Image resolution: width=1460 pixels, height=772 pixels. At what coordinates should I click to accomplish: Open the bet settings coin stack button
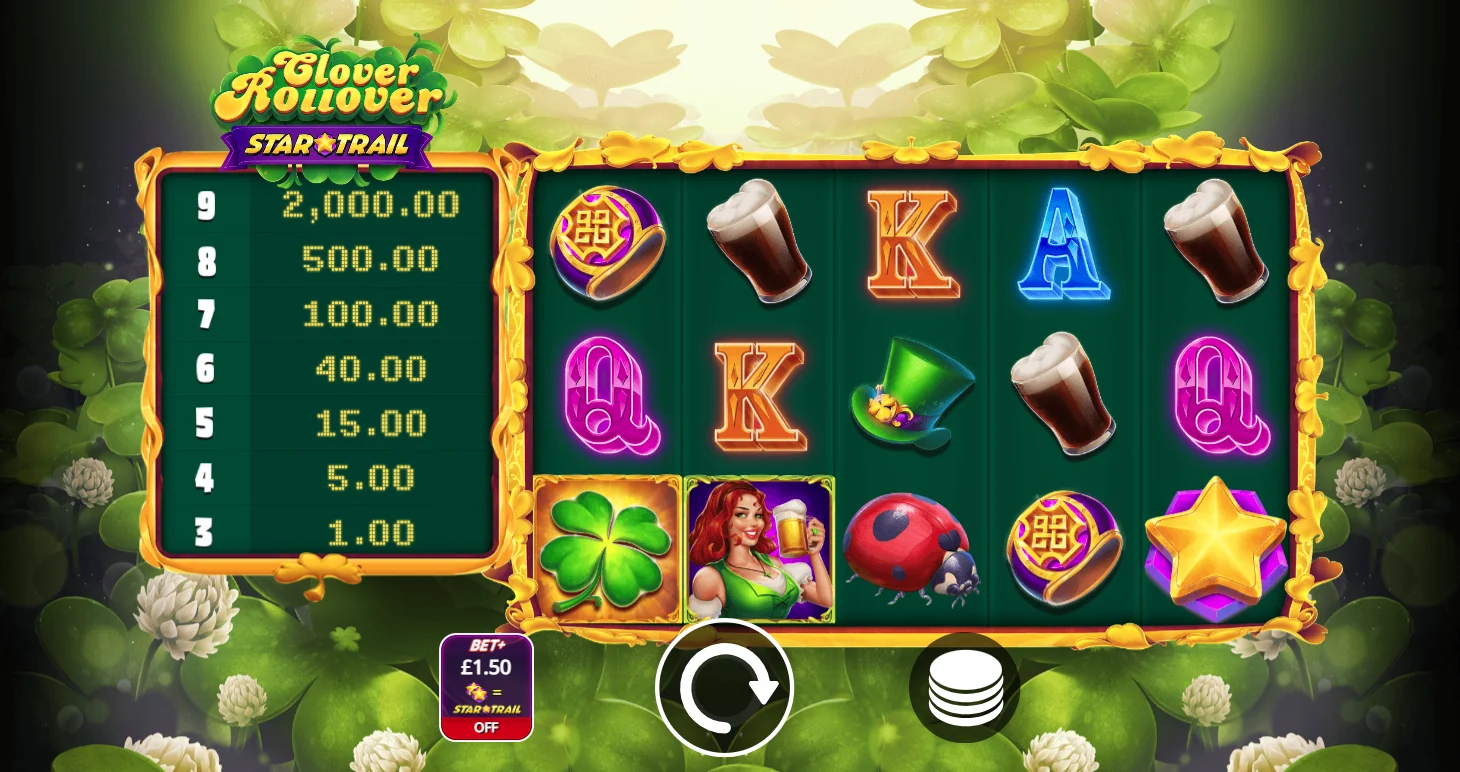(964, 688)
